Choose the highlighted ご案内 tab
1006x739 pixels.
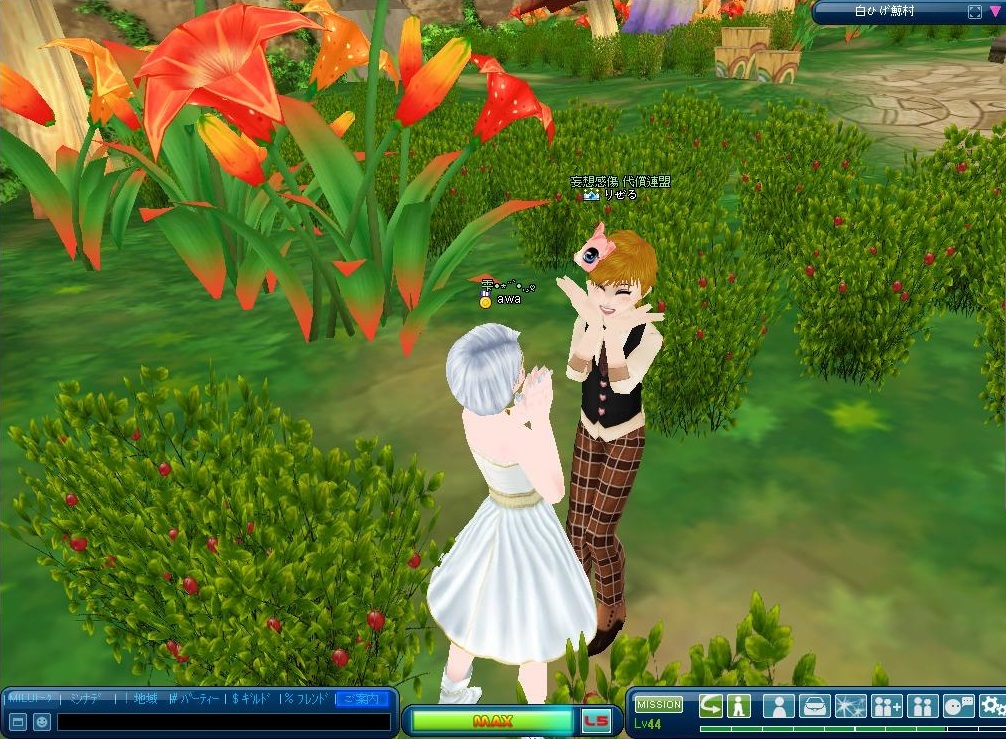362,699
